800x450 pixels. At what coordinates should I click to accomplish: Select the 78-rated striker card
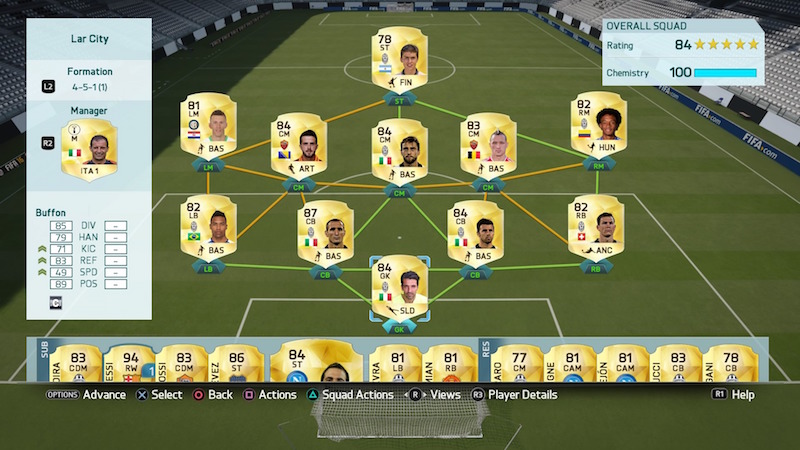tap(398, 60)
